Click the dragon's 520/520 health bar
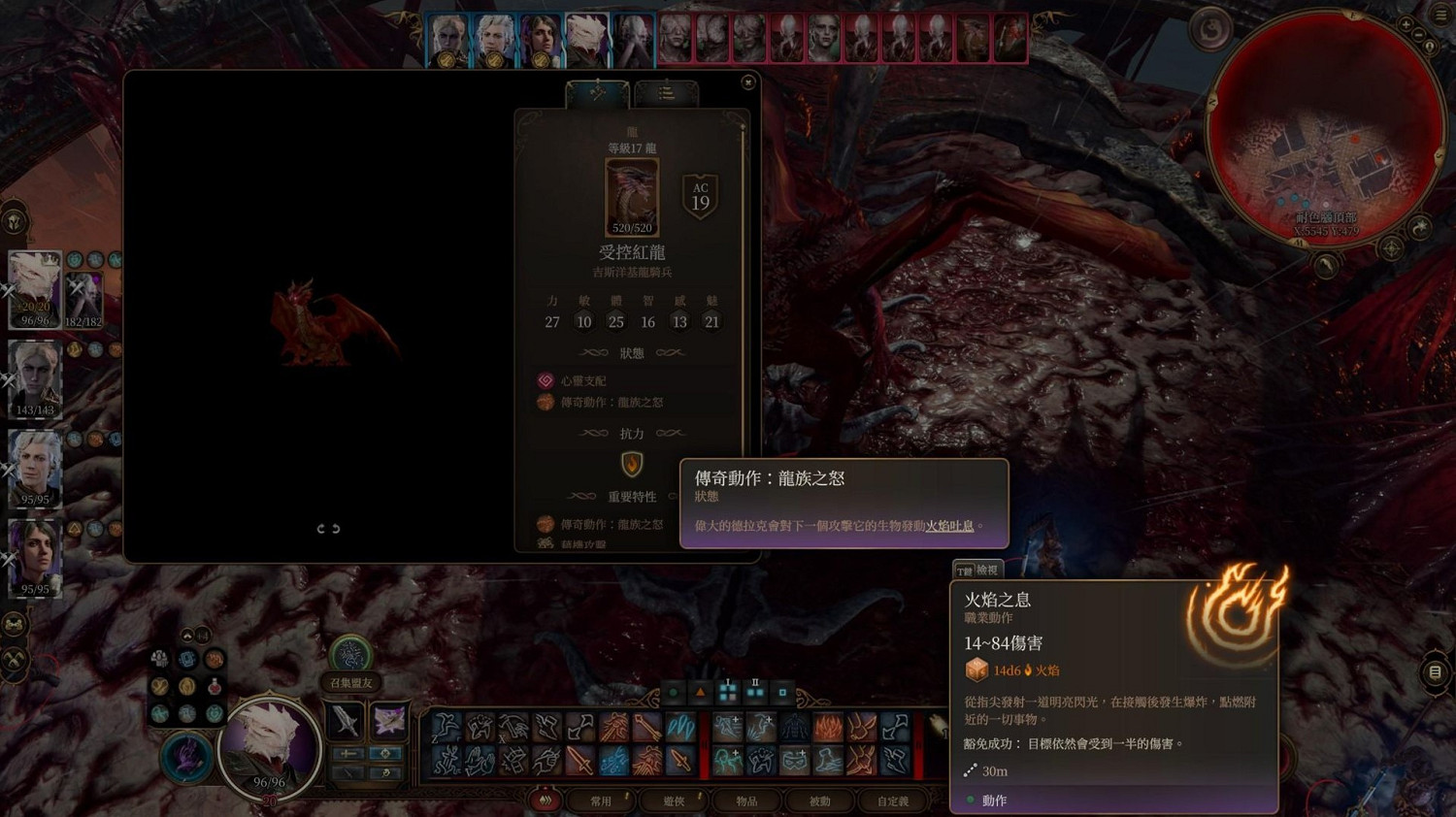Image resolution: width=1456 pixels, height=817 pixels. pos(631,228)
